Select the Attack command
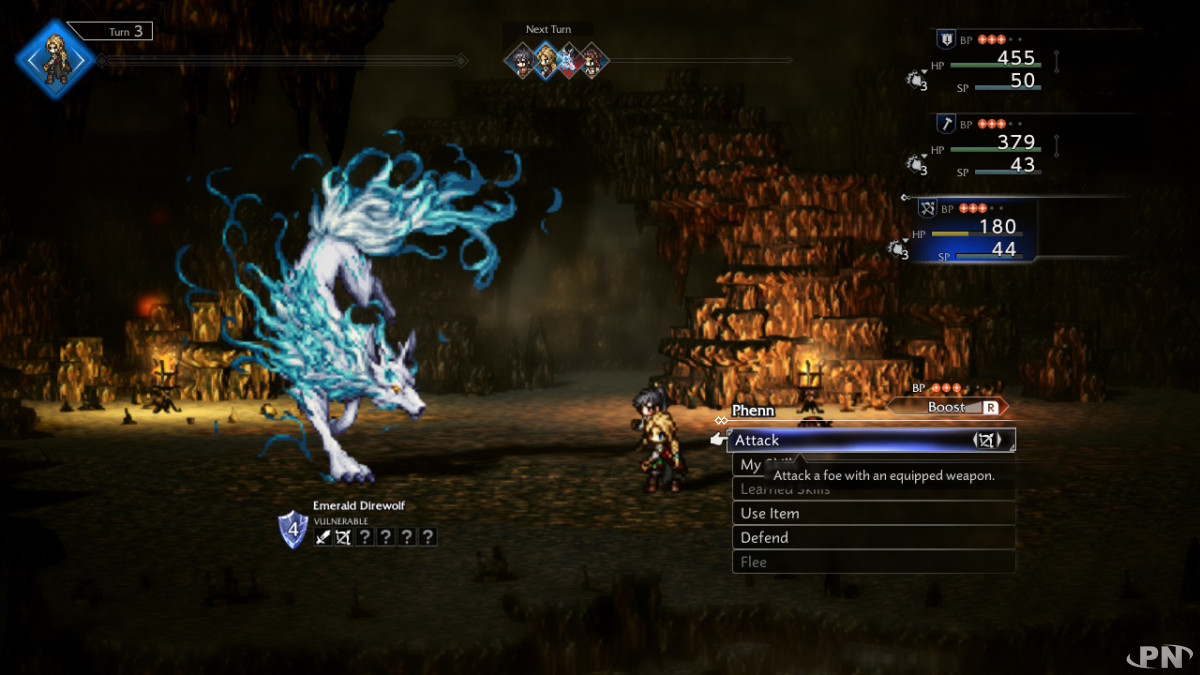 coord(870,440)
